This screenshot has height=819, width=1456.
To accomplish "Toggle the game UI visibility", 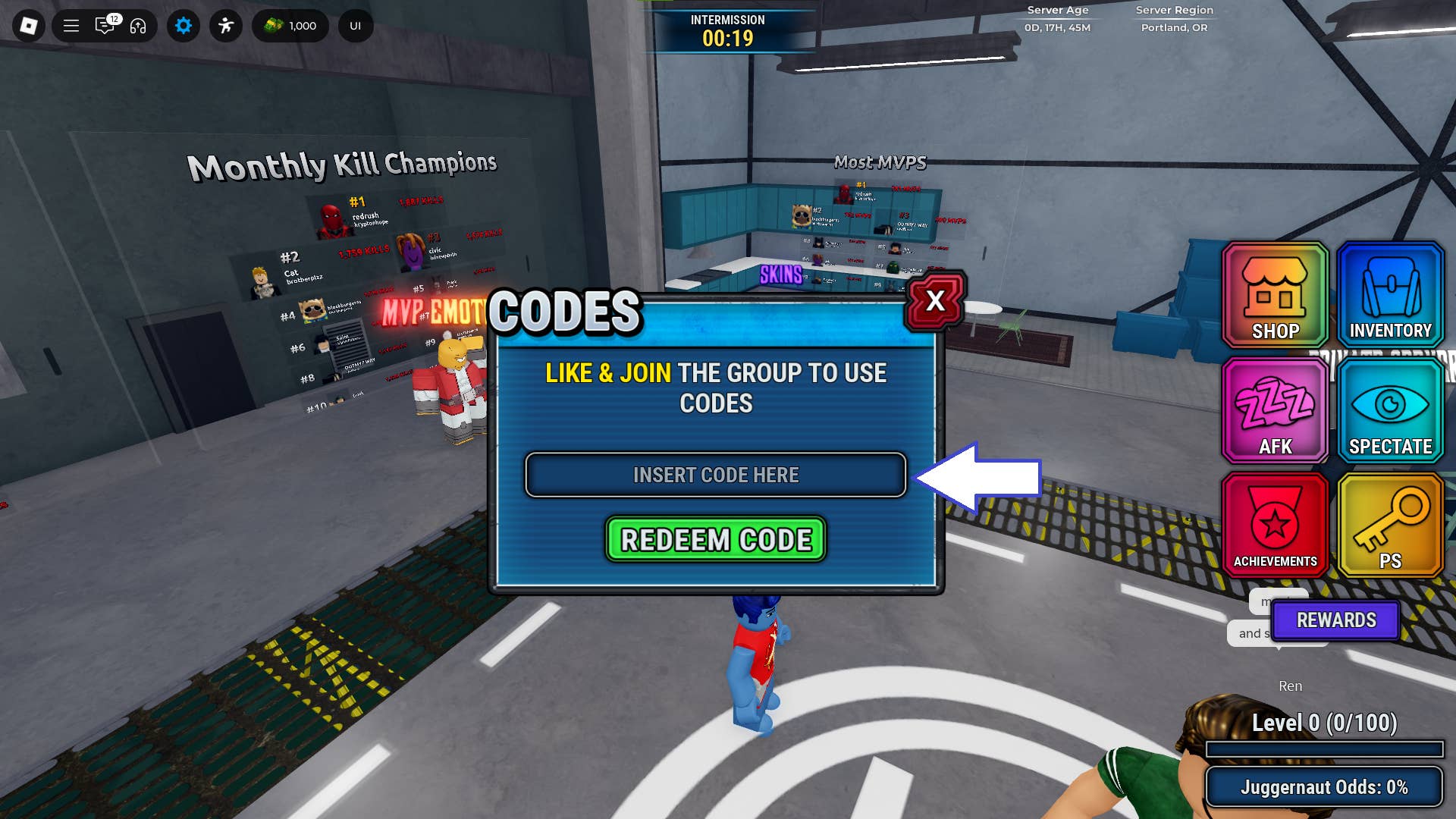I will click(x=354, y=25).
